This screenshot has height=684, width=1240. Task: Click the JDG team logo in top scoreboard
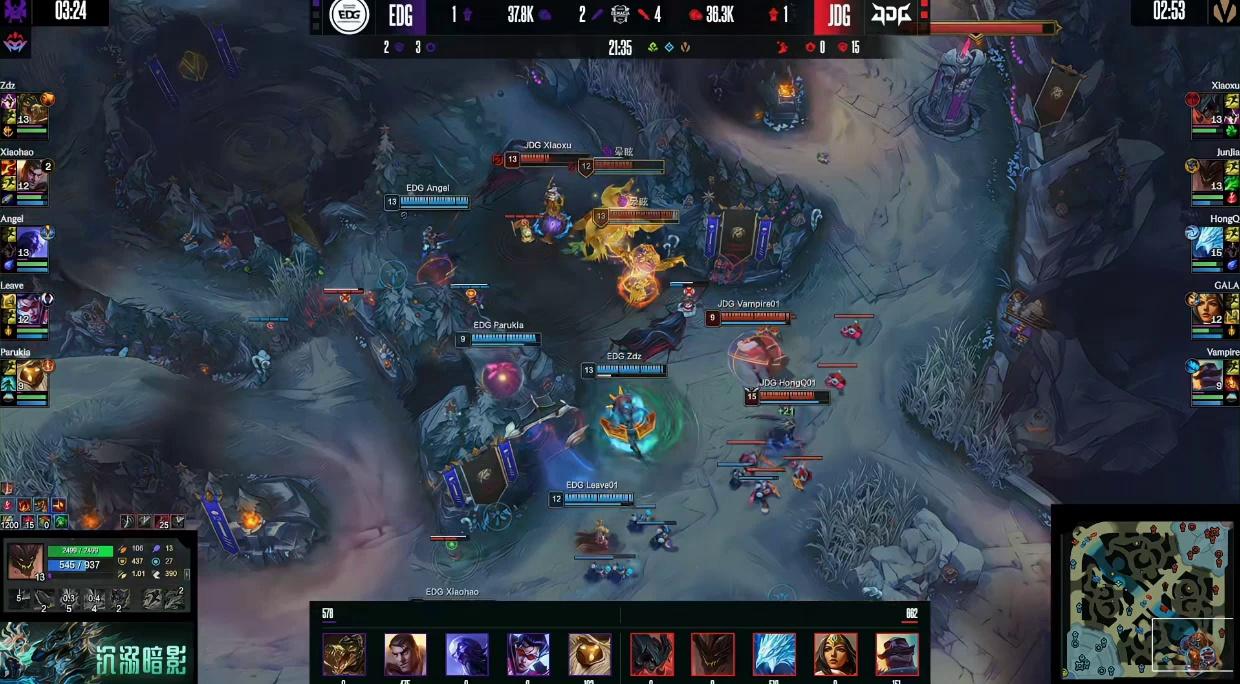coord(890,15)
